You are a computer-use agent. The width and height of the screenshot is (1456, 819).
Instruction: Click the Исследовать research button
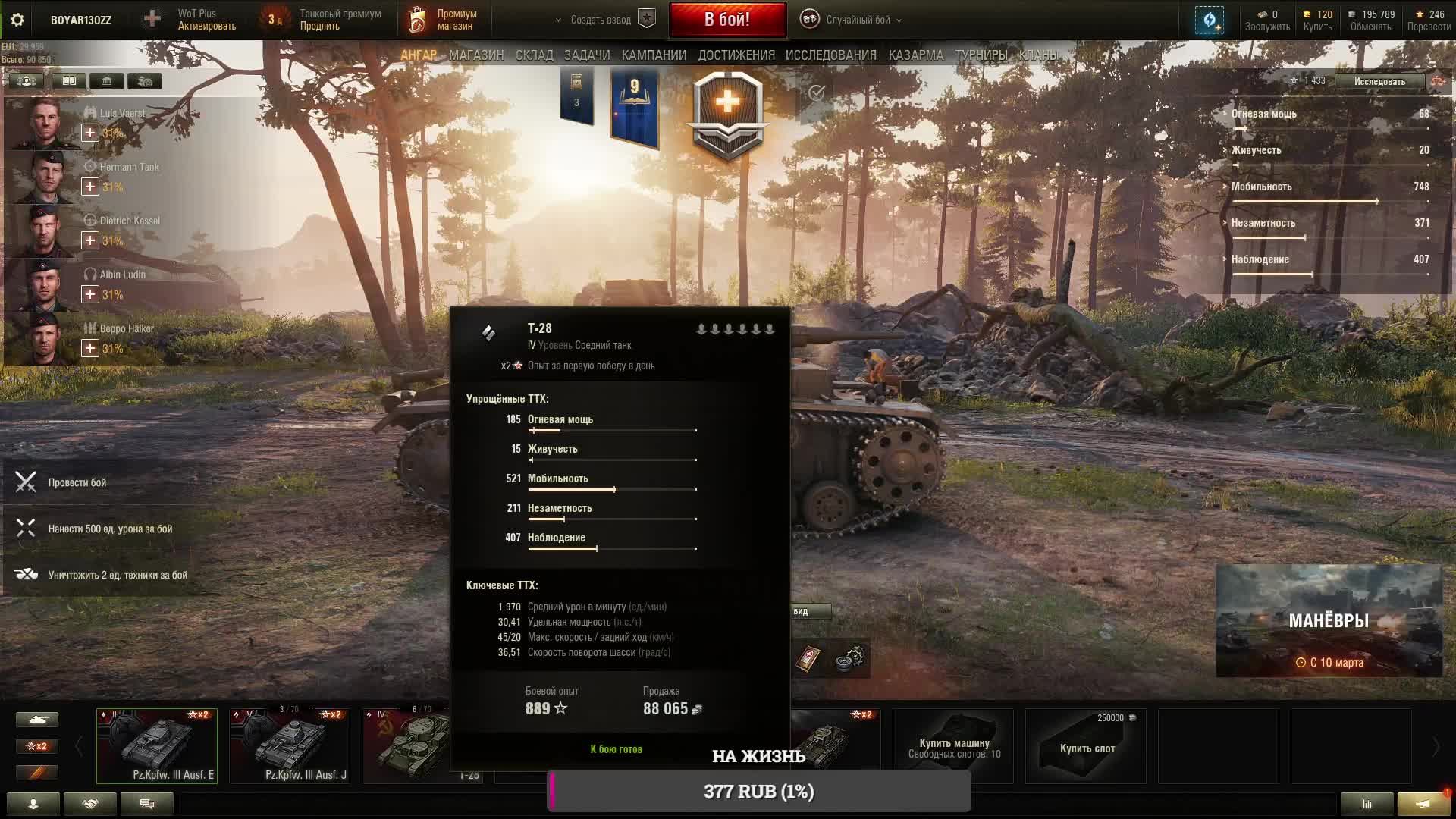[x=1379, y=81]
